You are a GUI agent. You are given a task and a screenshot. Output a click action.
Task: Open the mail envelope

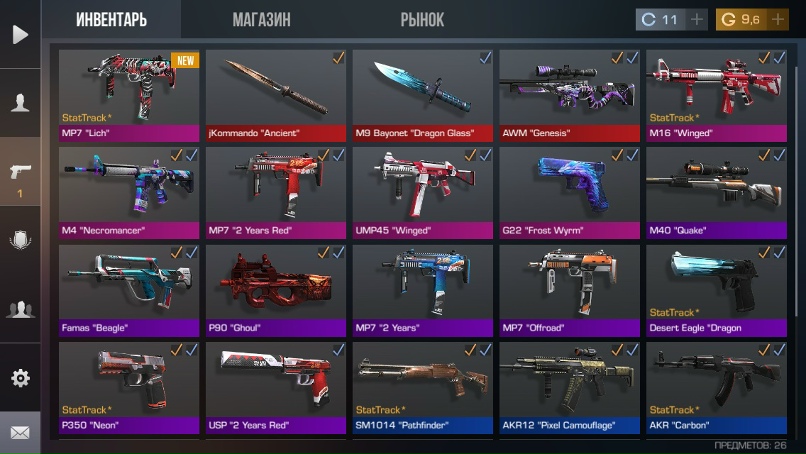click(x=20, y=433)
